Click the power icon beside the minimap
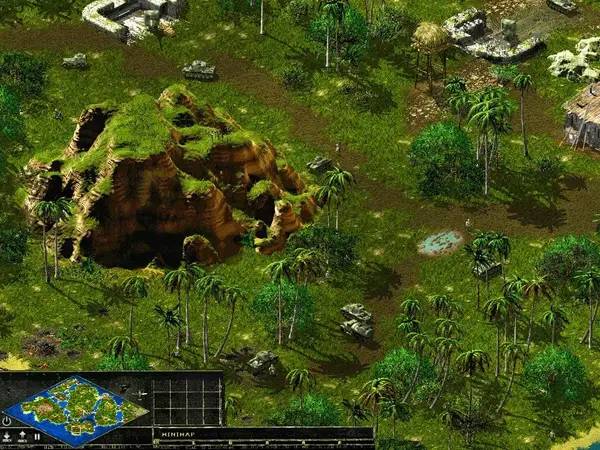The width and height of the screenshot is (600, 450). coord(6,421)
